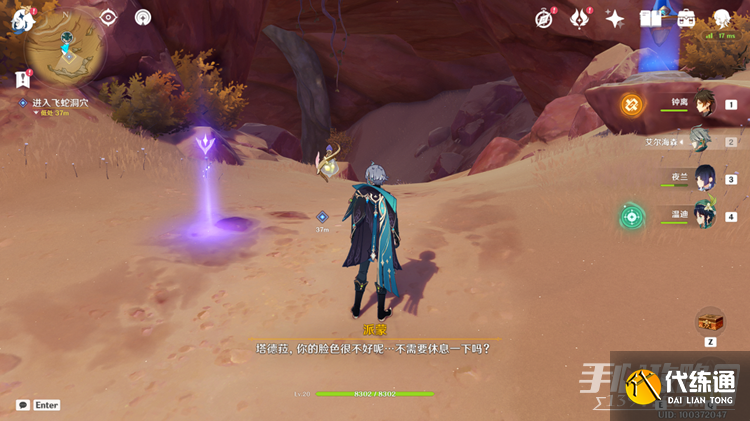Select the 进入飞蛇洞穴 quest tracker
The width and height of the screenshot is (750, 421).
click(60, 103)
